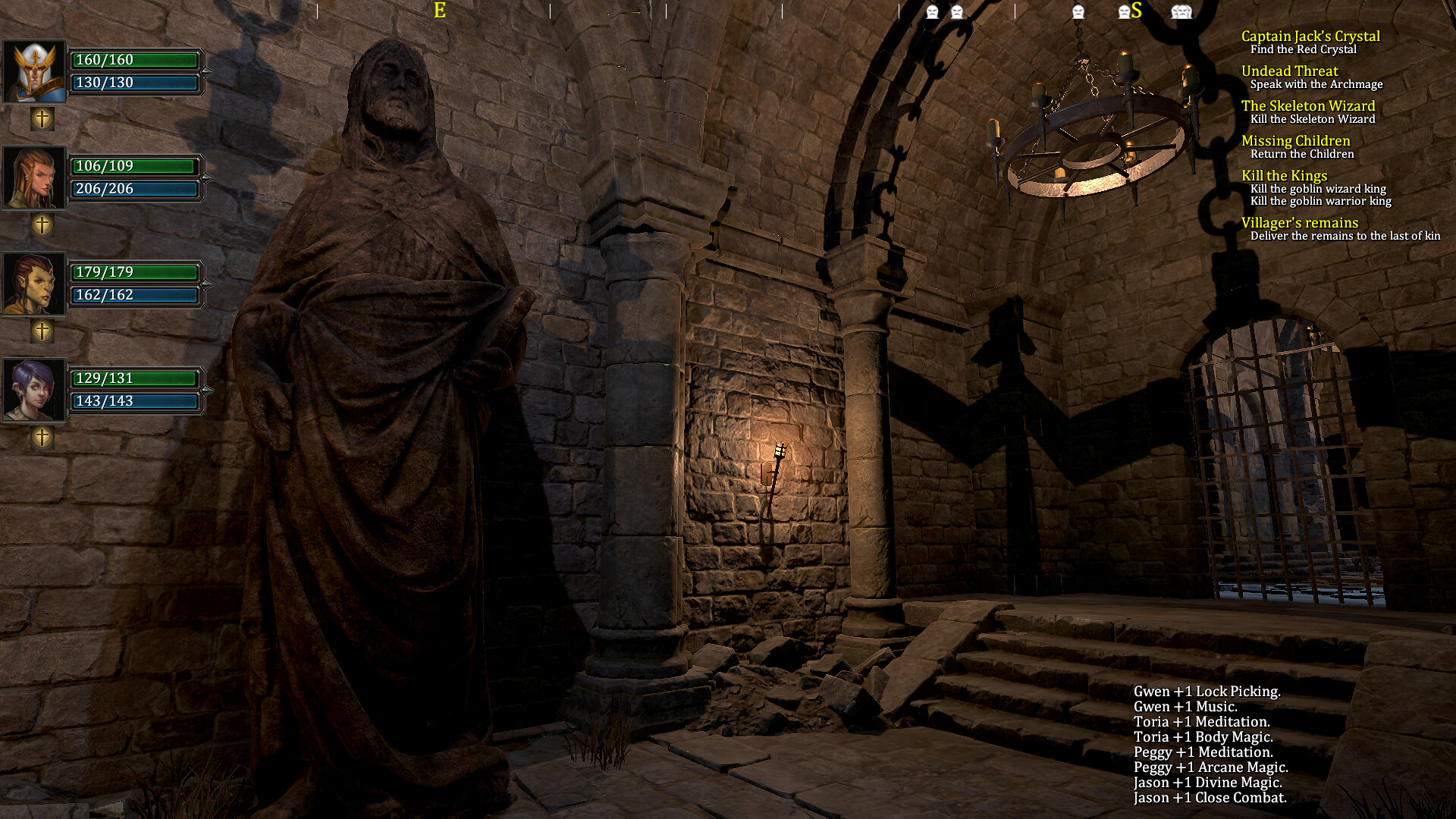Toggle the cross buff under the bottom portrait
The height and width of the screenshot is (819, 1456).
coord(42,438)
